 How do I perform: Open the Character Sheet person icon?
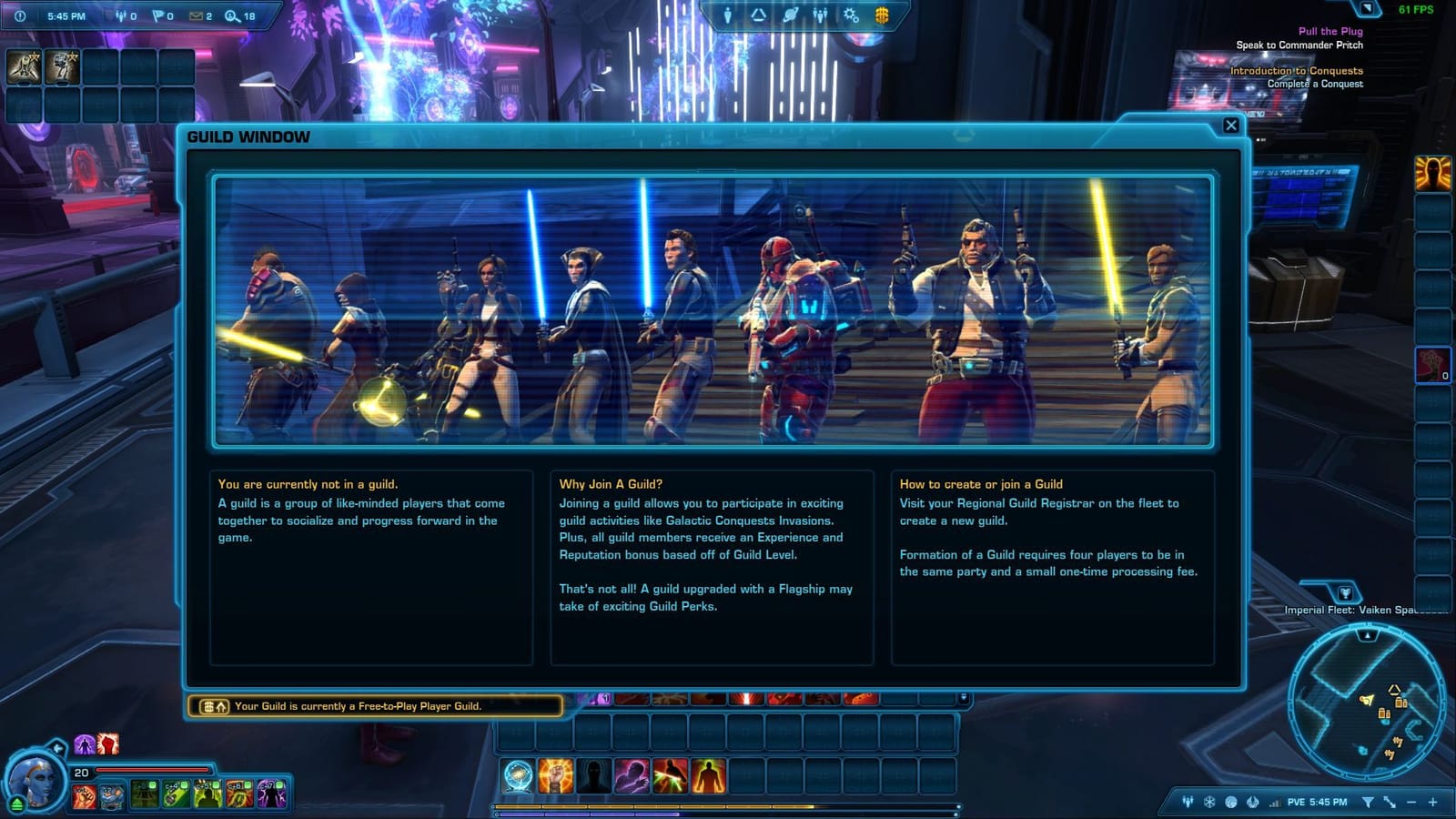click(x=728, y=14)
